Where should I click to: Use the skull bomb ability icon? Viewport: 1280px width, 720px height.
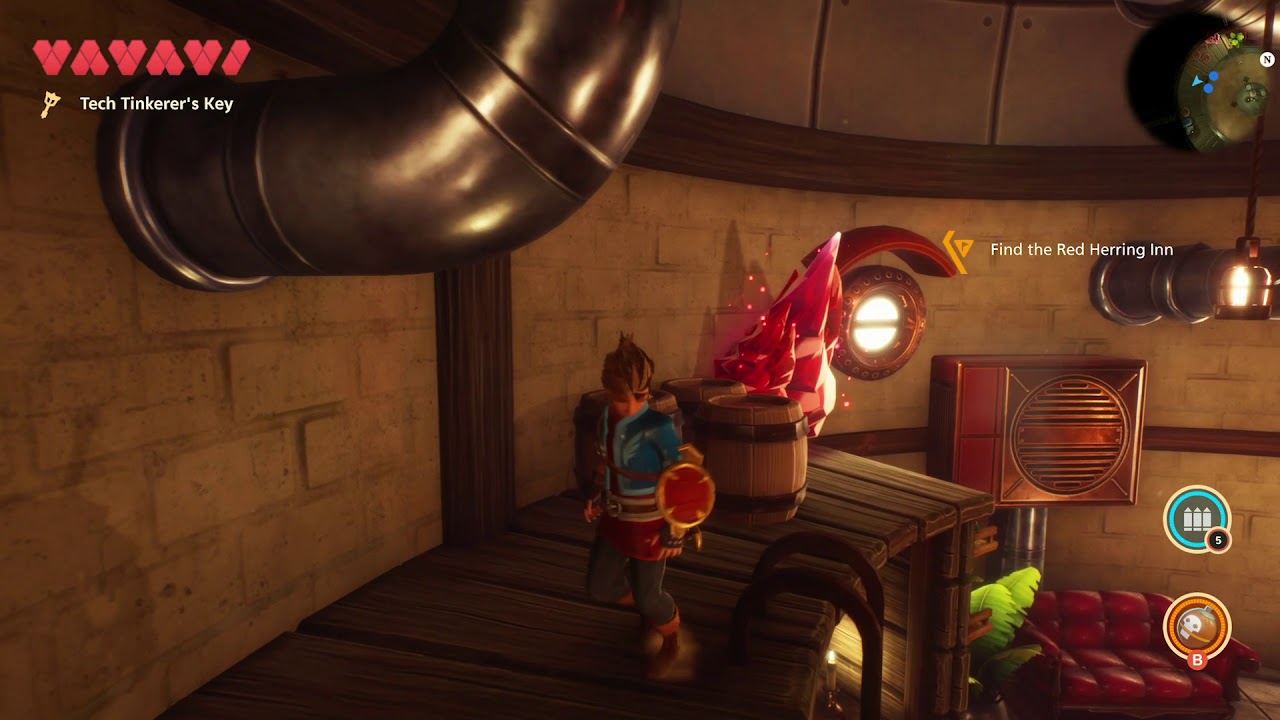click(1197, 625)
